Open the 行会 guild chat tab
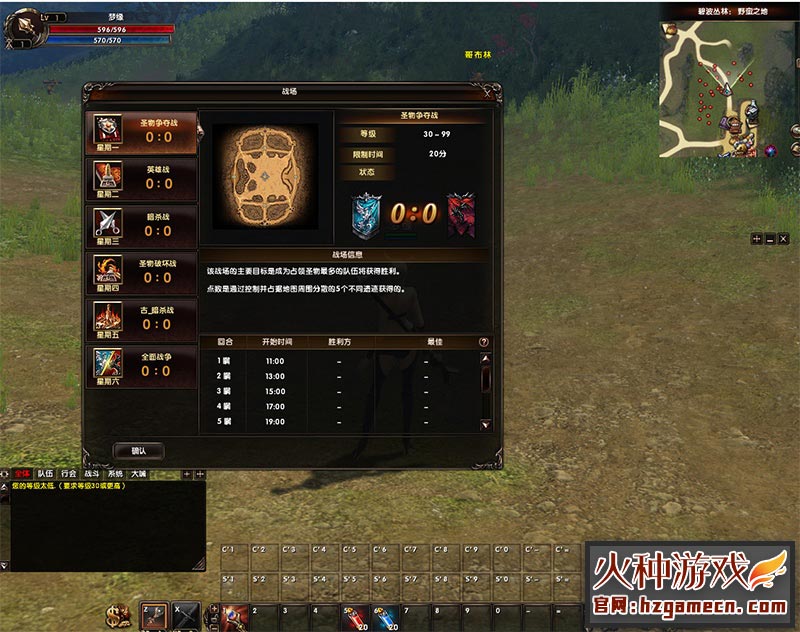The height and width of the screenshot is (632, 800). [x=69, y=473]
